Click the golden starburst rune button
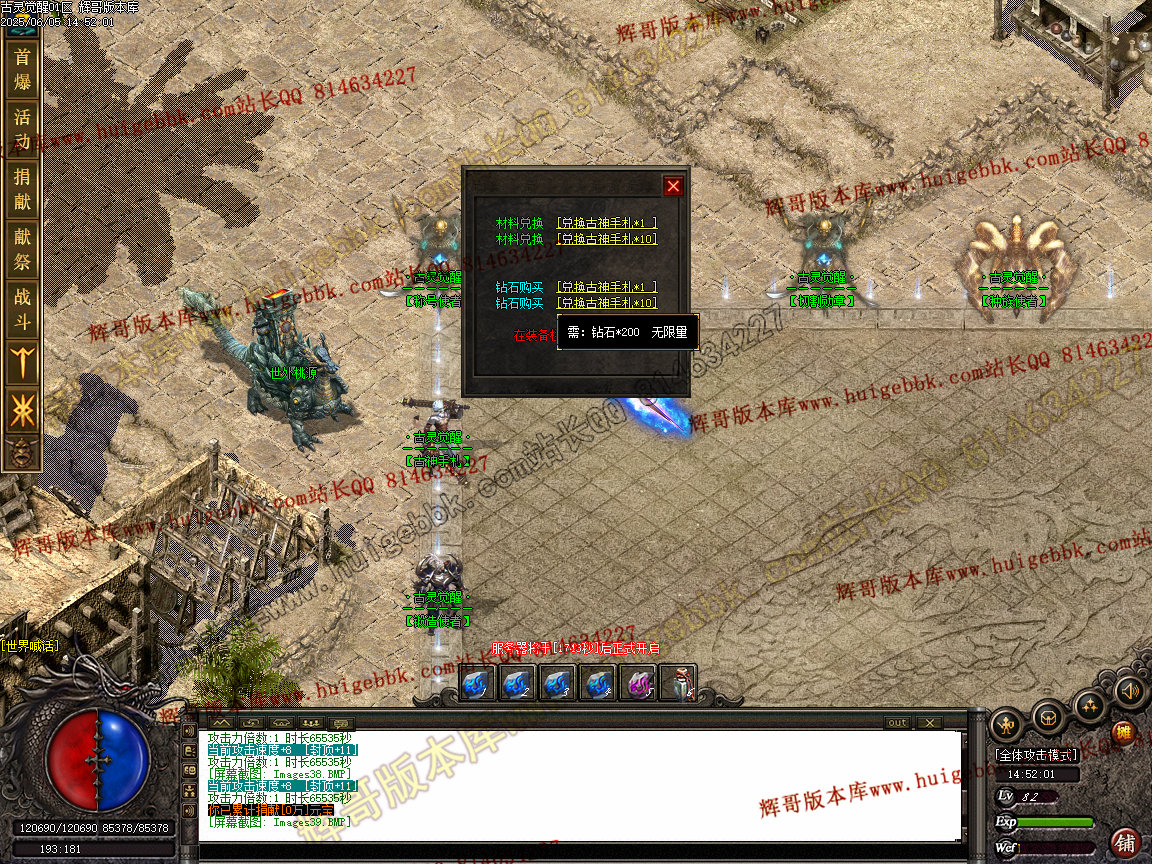The height and width of the screenshot is (864, 1152). coord(22,409)
